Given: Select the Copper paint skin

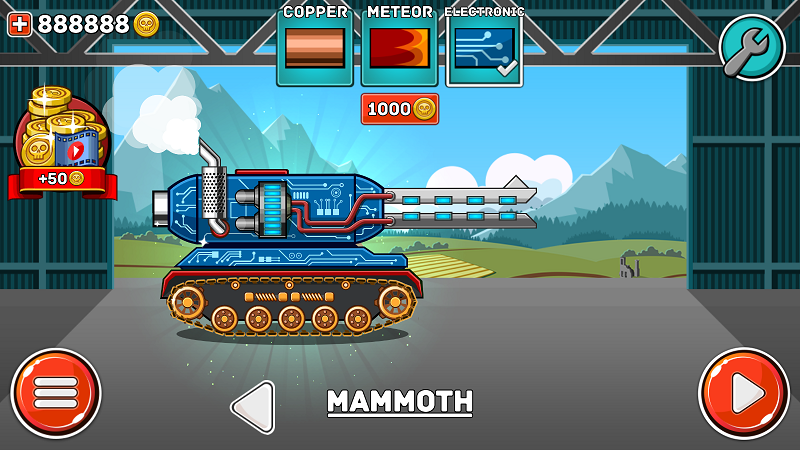Looking at the screenshot, I should point(315,48).
